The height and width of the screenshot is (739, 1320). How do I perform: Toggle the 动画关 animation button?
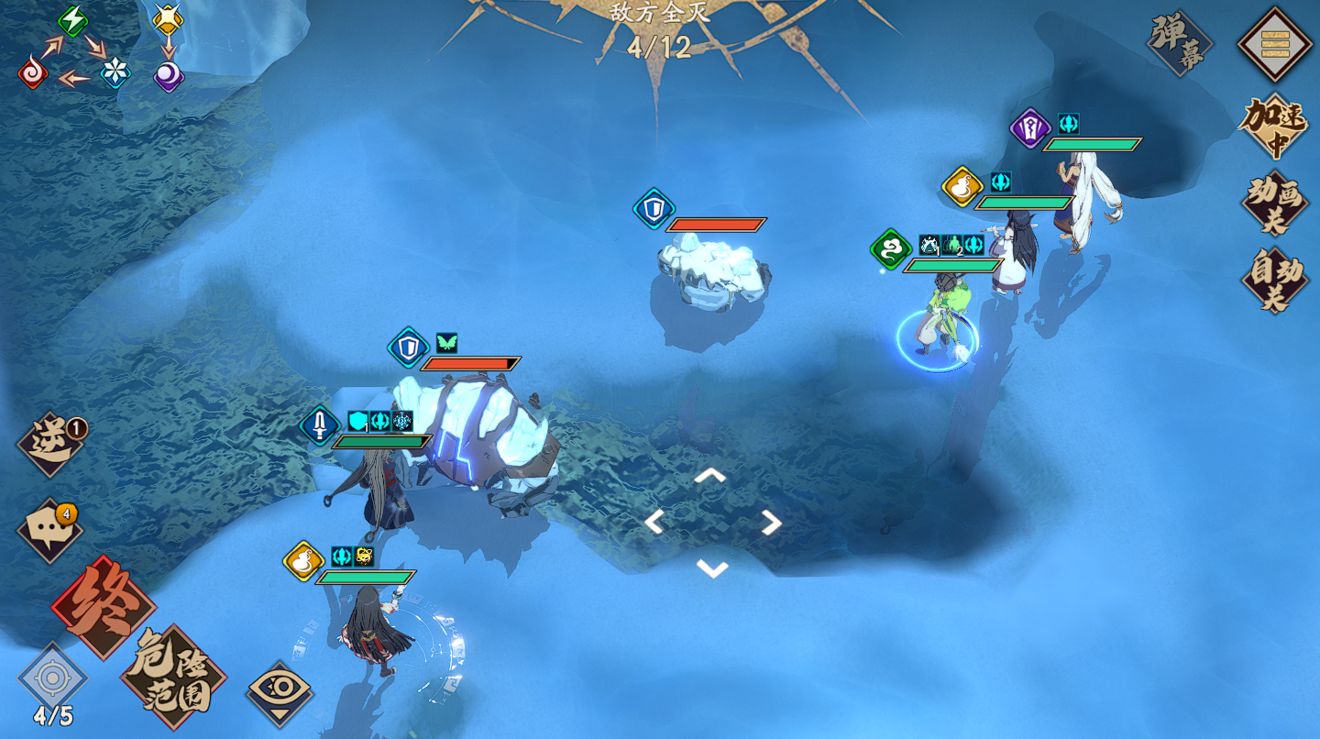point(1275,203)
